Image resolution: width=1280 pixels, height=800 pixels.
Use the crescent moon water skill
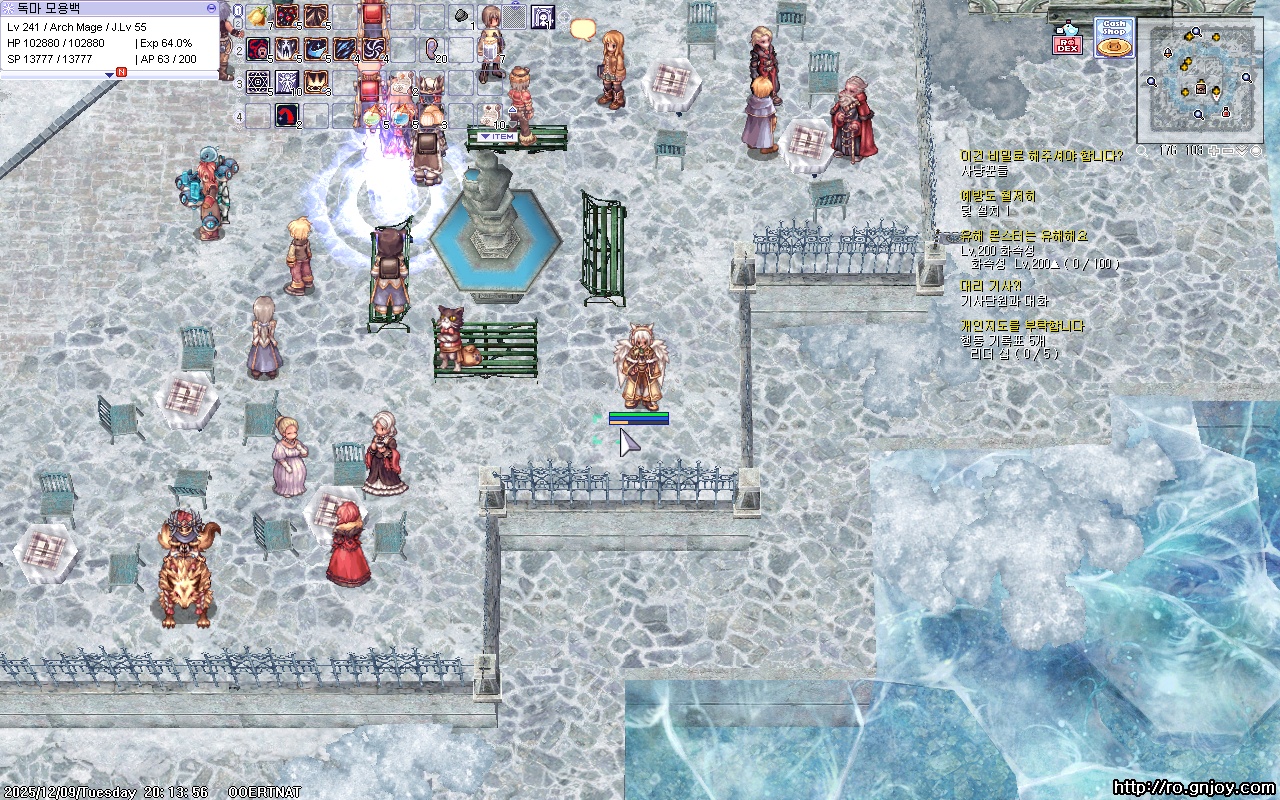click(316, 48)
